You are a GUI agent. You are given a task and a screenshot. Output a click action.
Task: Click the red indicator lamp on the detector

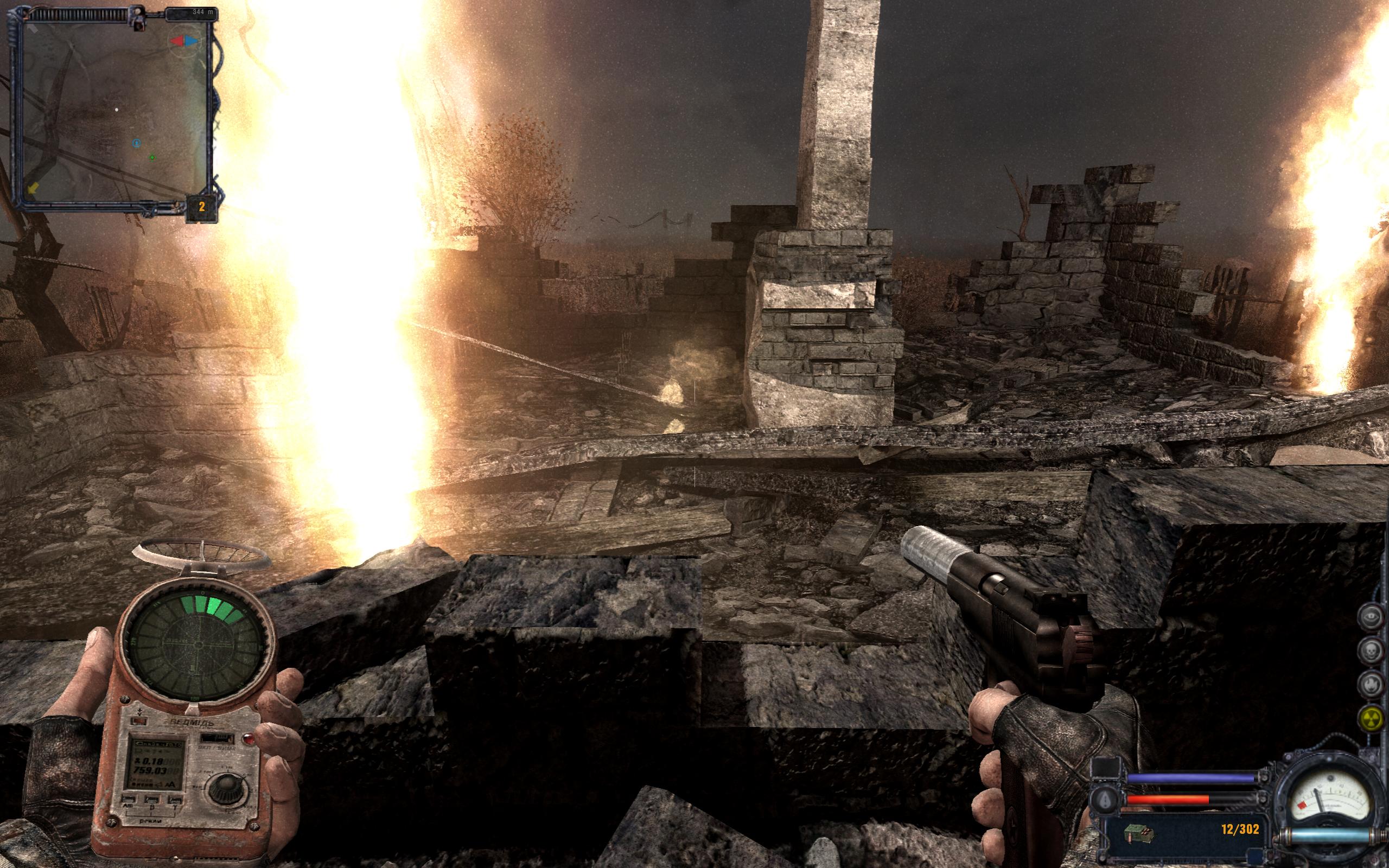(x=249, y=739)
